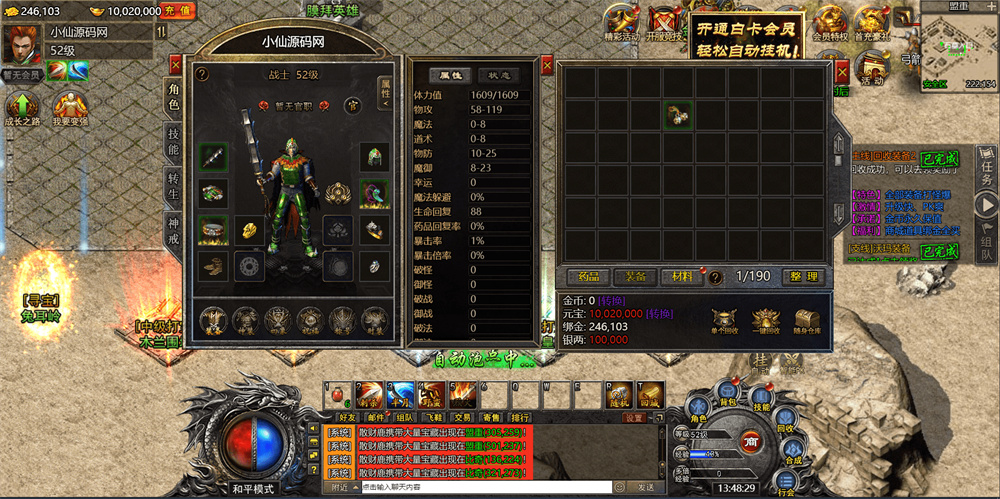
Task: Send chat message with 发送 button
Action: [646, 487]
